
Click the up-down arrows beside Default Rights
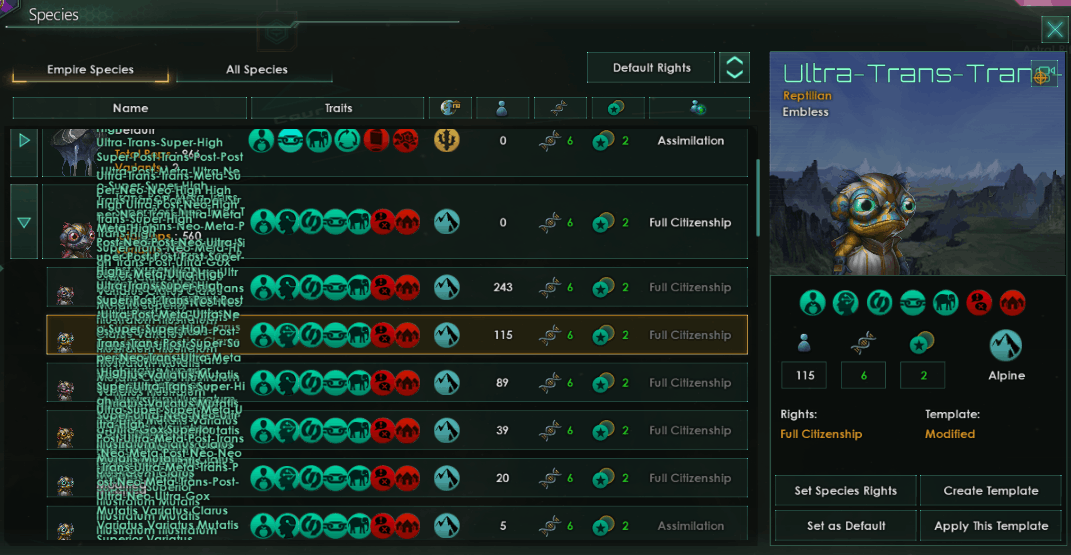[x=735, y=68]
